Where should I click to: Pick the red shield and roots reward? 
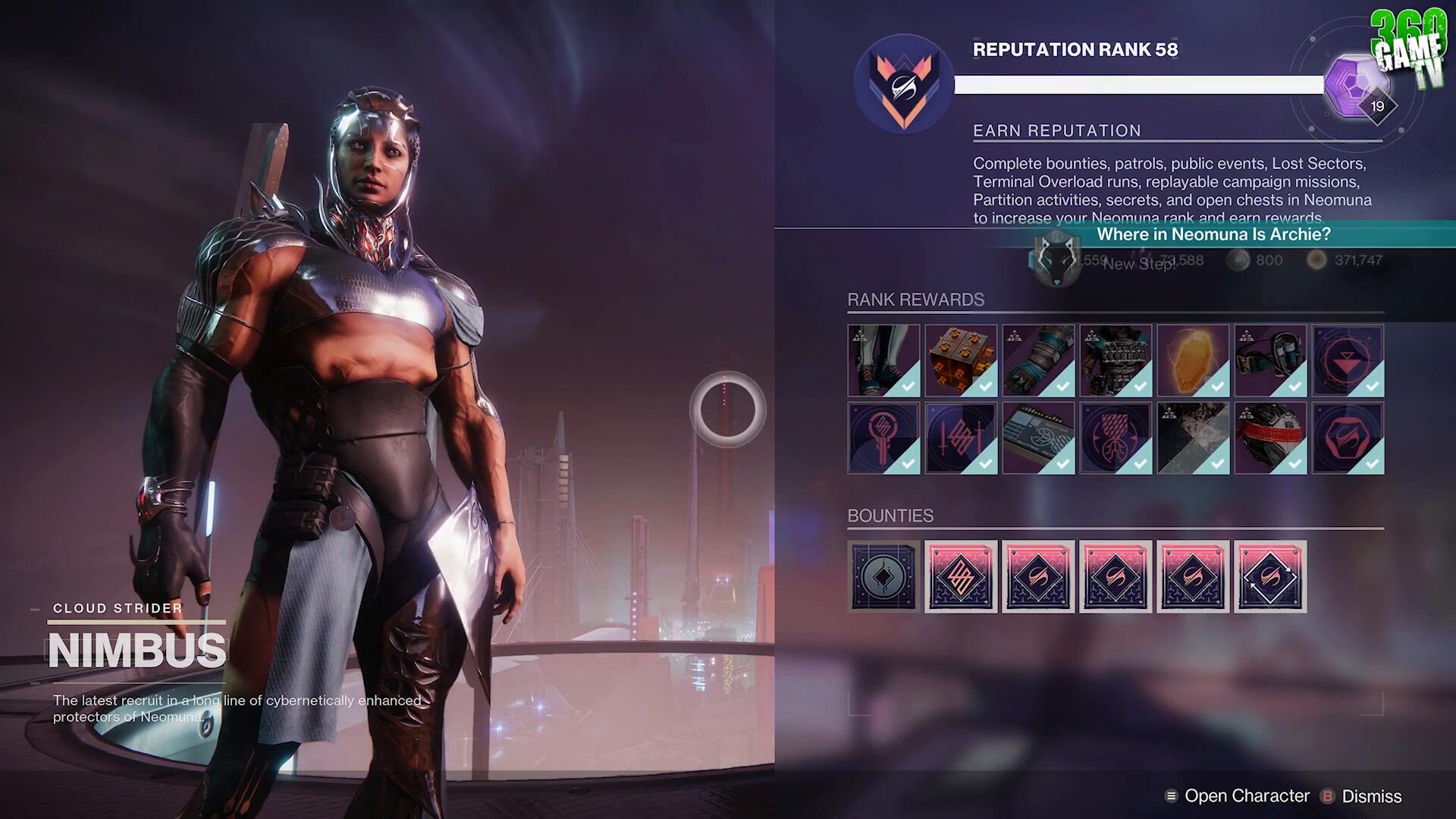click(1116, 438)
